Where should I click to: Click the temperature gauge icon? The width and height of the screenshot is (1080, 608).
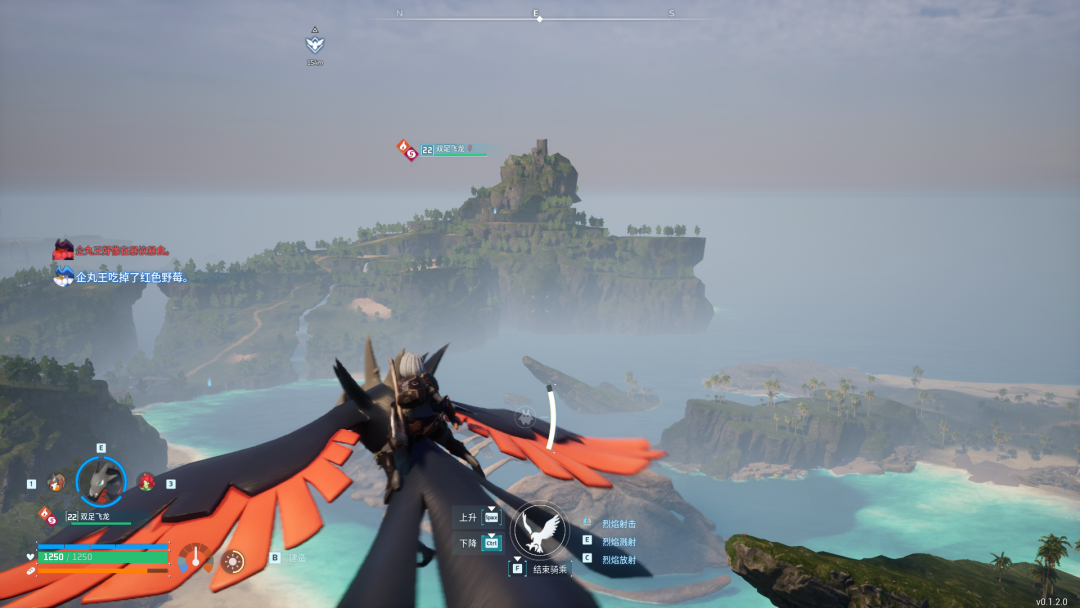coord(195,558)
